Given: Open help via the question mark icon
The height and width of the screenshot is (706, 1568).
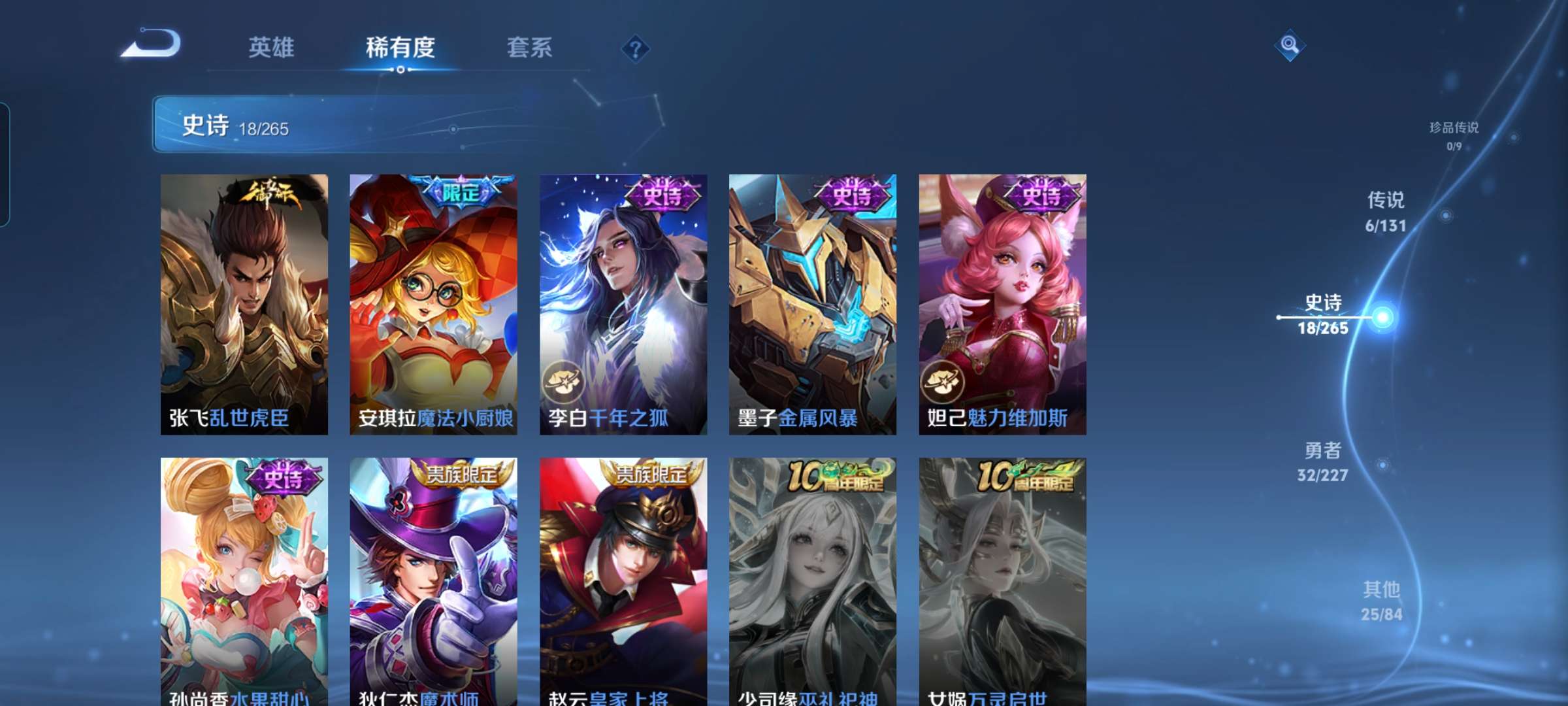Looking at the screenshot, I should coord(637,47).
